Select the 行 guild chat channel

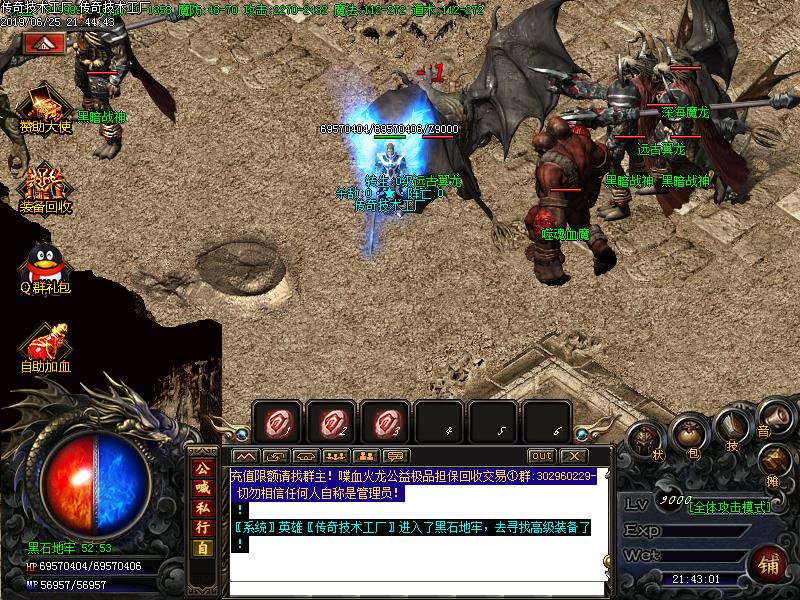[203, 528]
